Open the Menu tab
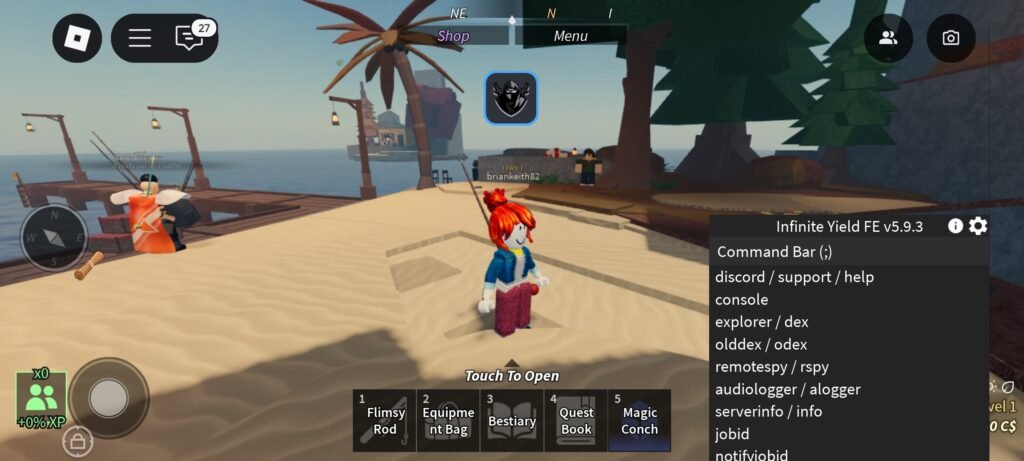Screen dimensions: 1024x461 click(x=570, y=36)
